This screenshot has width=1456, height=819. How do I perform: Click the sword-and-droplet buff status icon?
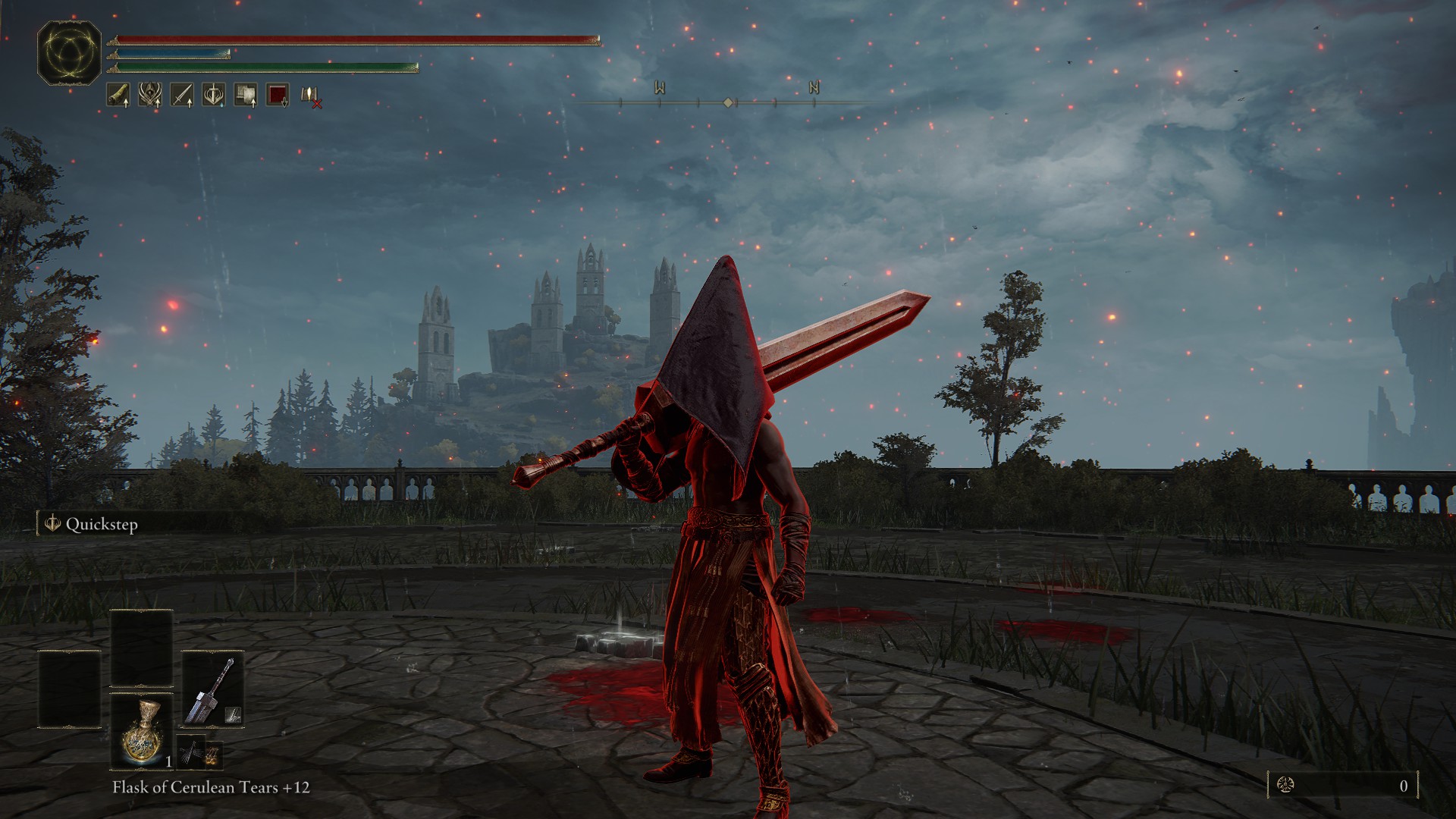pyautogui.click(x=214, y=96)
